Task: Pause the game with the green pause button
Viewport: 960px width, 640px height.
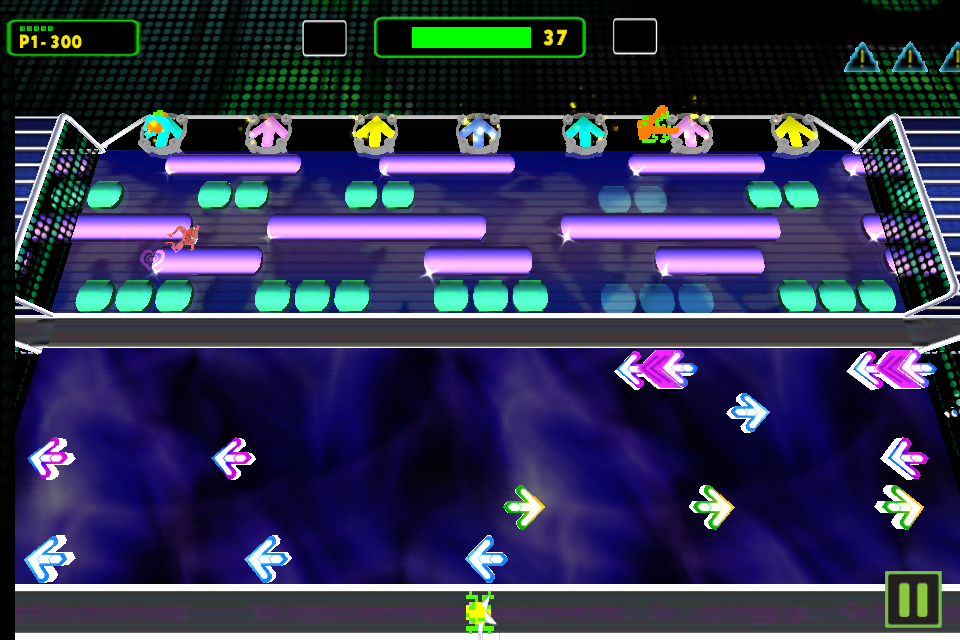Action: (x=913, y=599)
